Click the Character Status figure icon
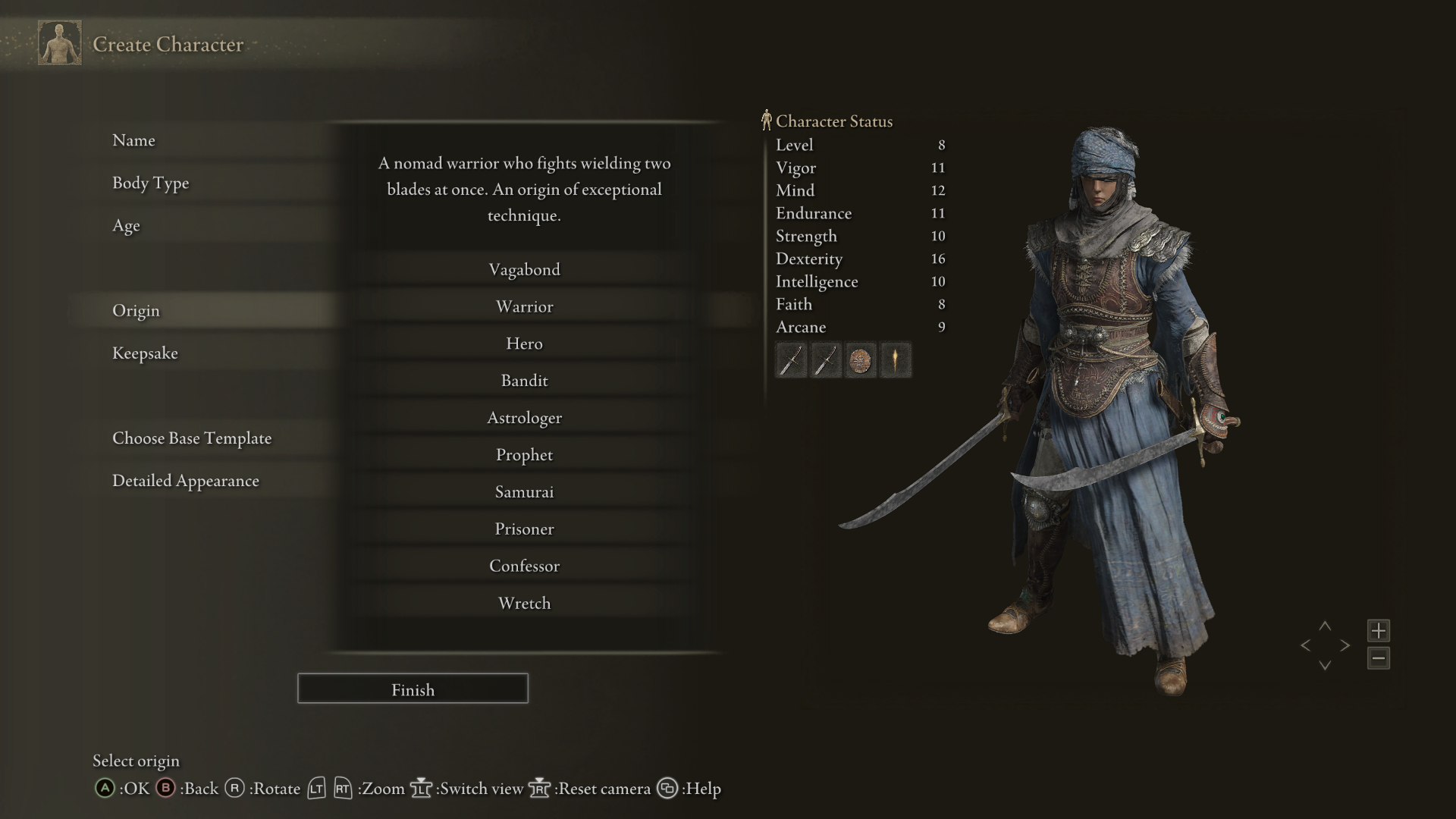Screen dimensions: 1456x819 [767, 119]
